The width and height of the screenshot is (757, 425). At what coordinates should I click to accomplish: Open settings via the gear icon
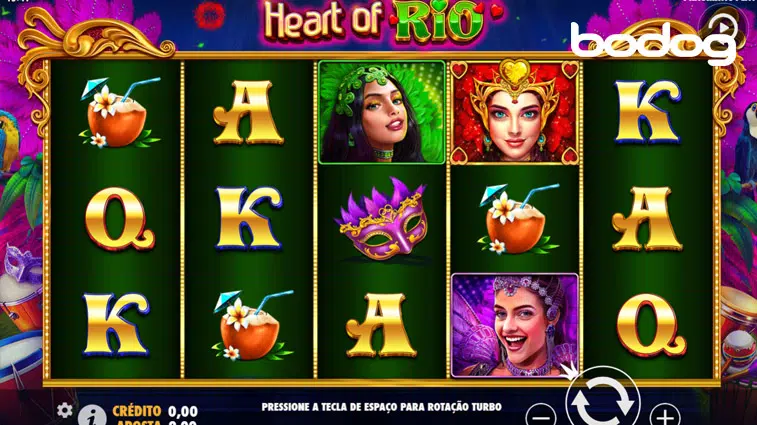coord(65,410)
